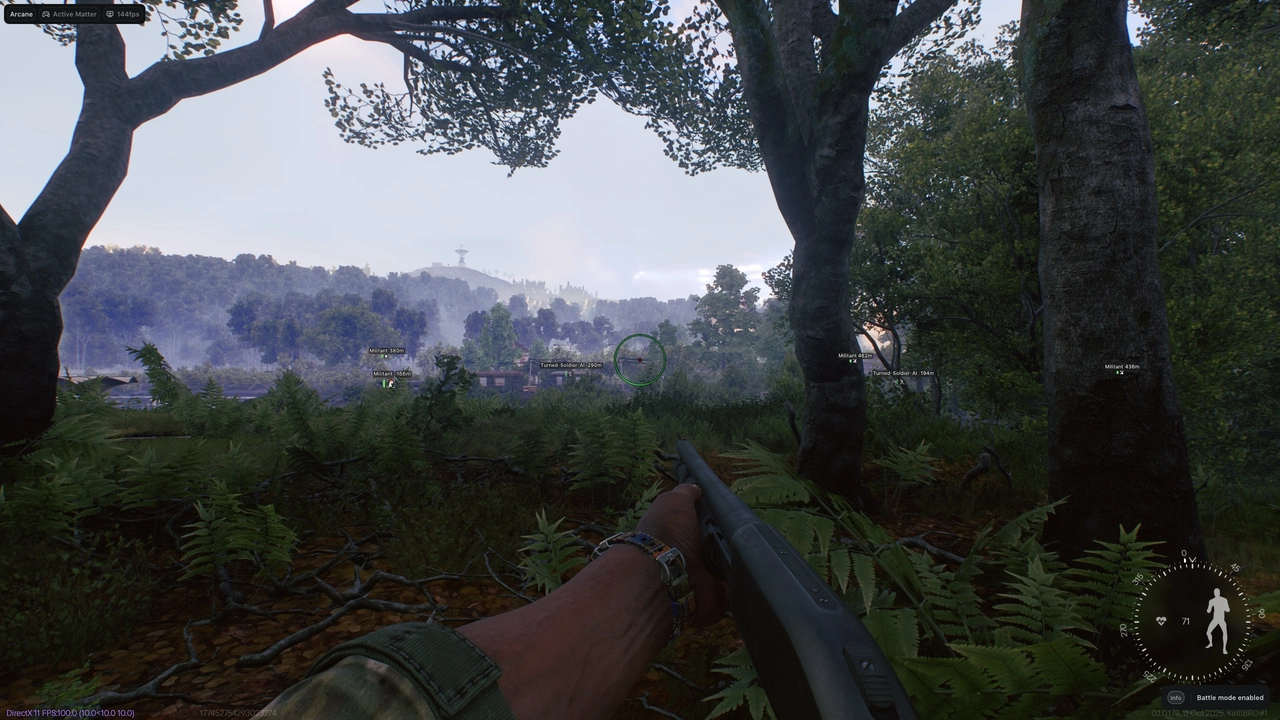1280x720 pixels.
Task: Toggle the 144fps display pill
Action: (x=122, y=14)
